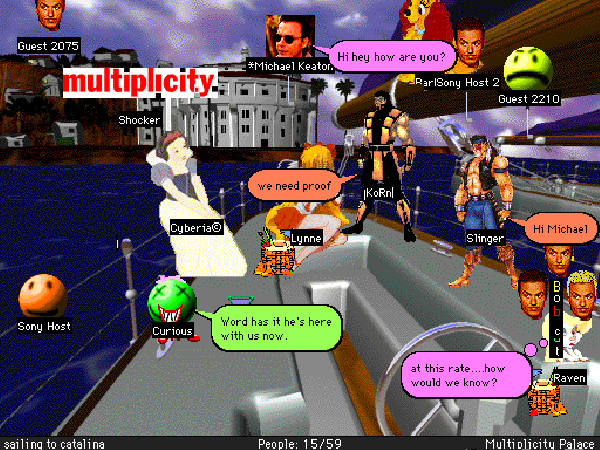
Task: Click the 'sailing to catalina' room name
Action: pos(53,443)
